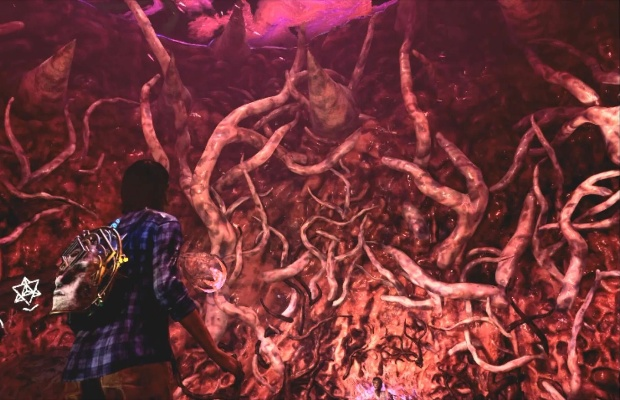Click the white star-shaped HUD icon

click(25, 290)
